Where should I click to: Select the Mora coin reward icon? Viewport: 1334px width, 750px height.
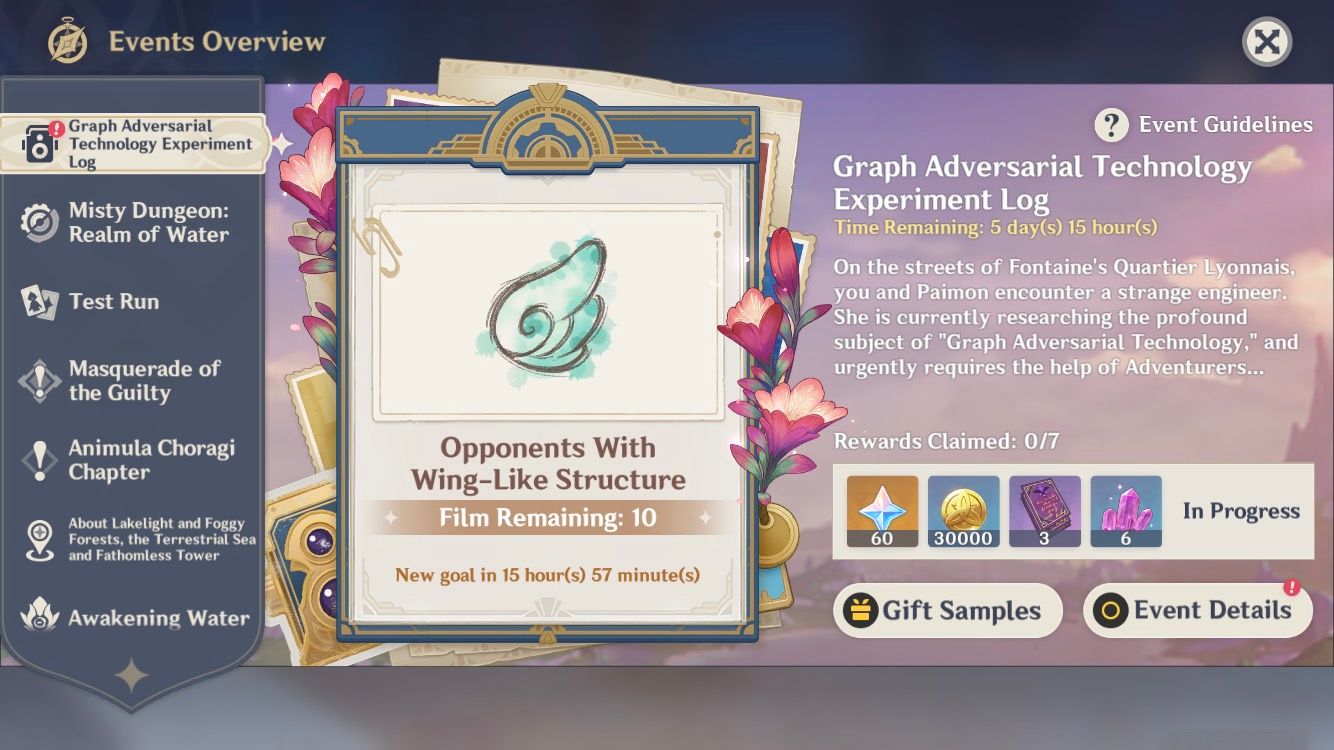point(962,511)
